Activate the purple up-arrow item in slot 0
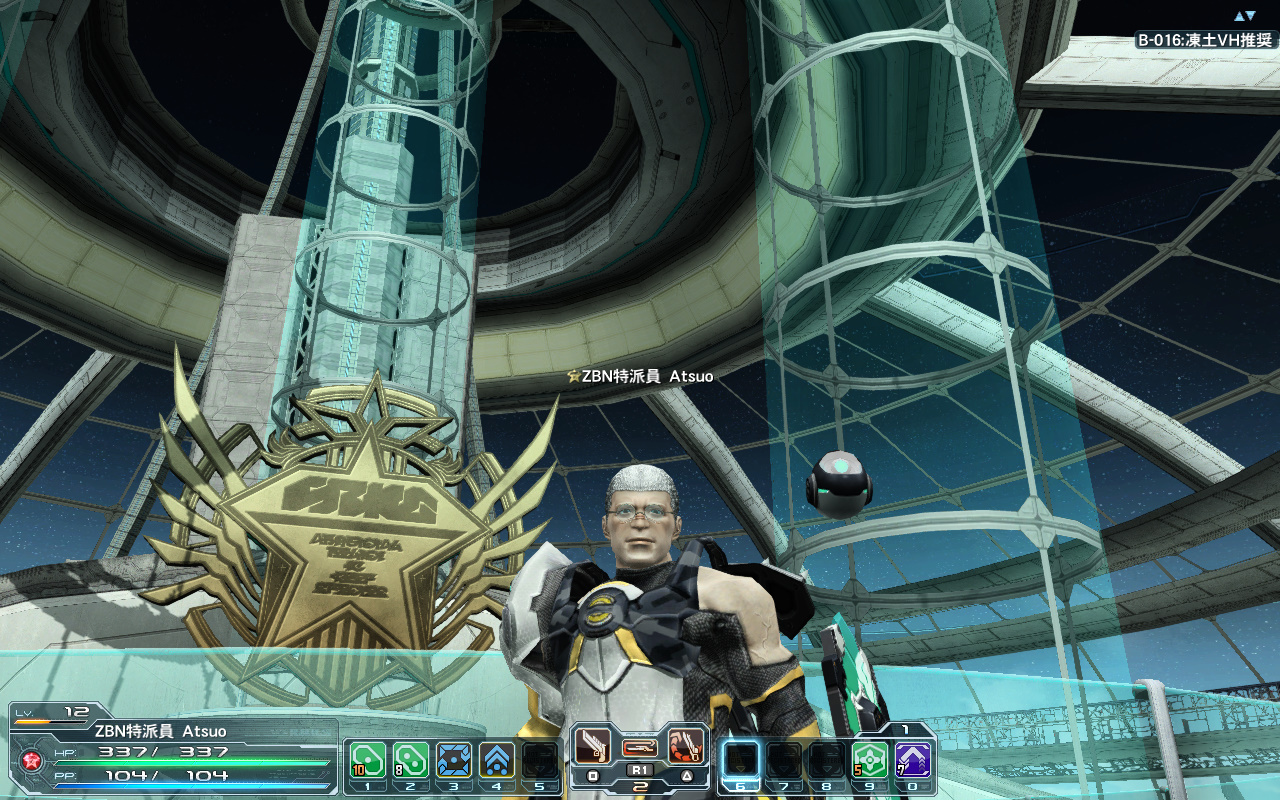The height and width of the screenshot is (800, 1280). (x=913, y=760)
